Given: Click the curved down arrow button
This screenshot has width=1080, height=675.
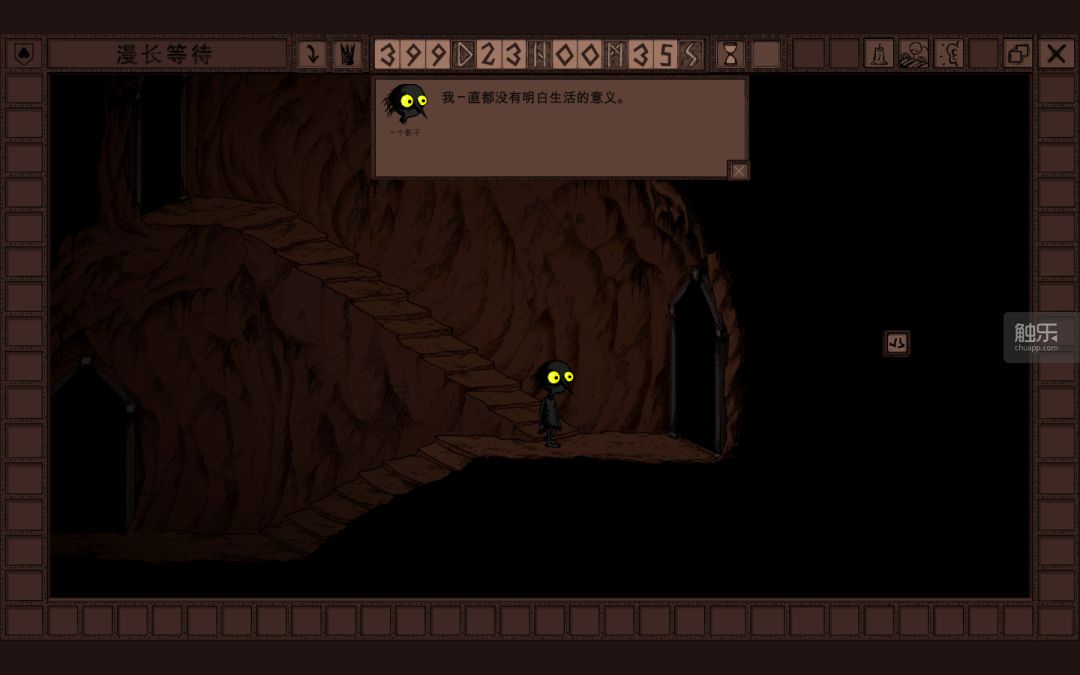Looking at the screenshot, I should tap(312, 54).
